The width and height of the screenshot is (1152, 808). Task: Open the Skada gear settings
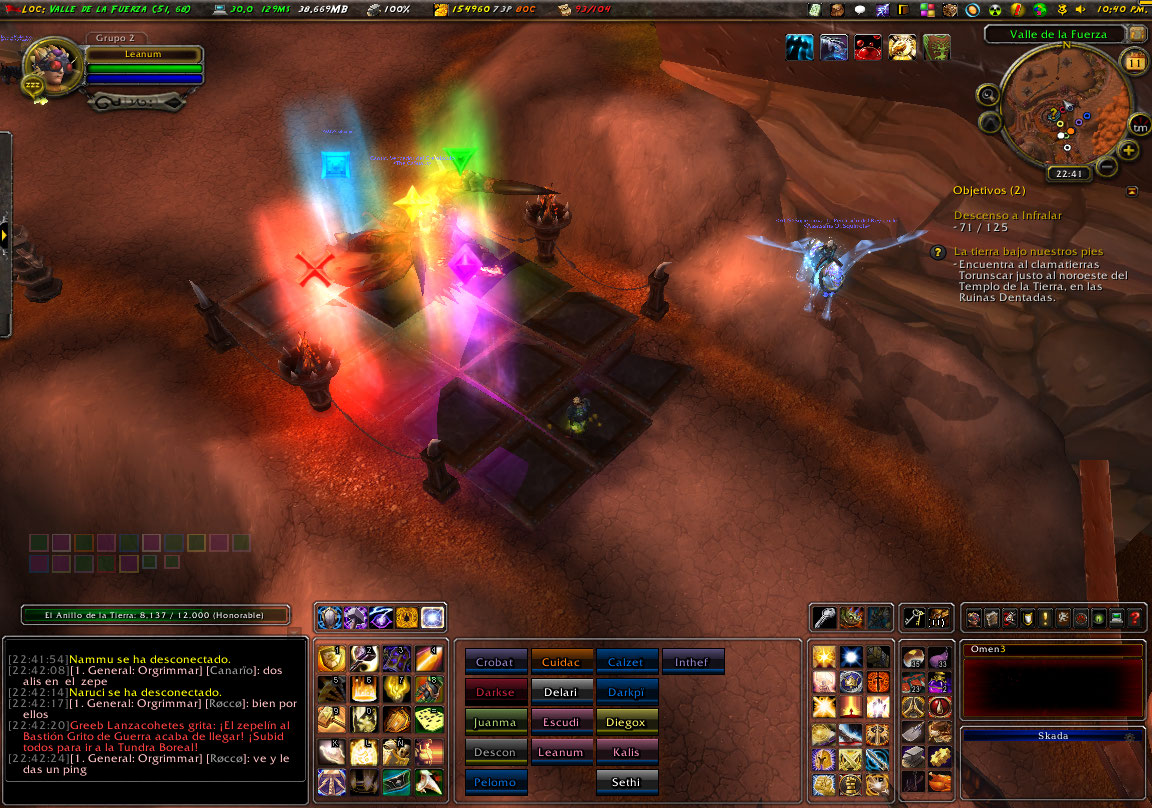click(1131, 736)
